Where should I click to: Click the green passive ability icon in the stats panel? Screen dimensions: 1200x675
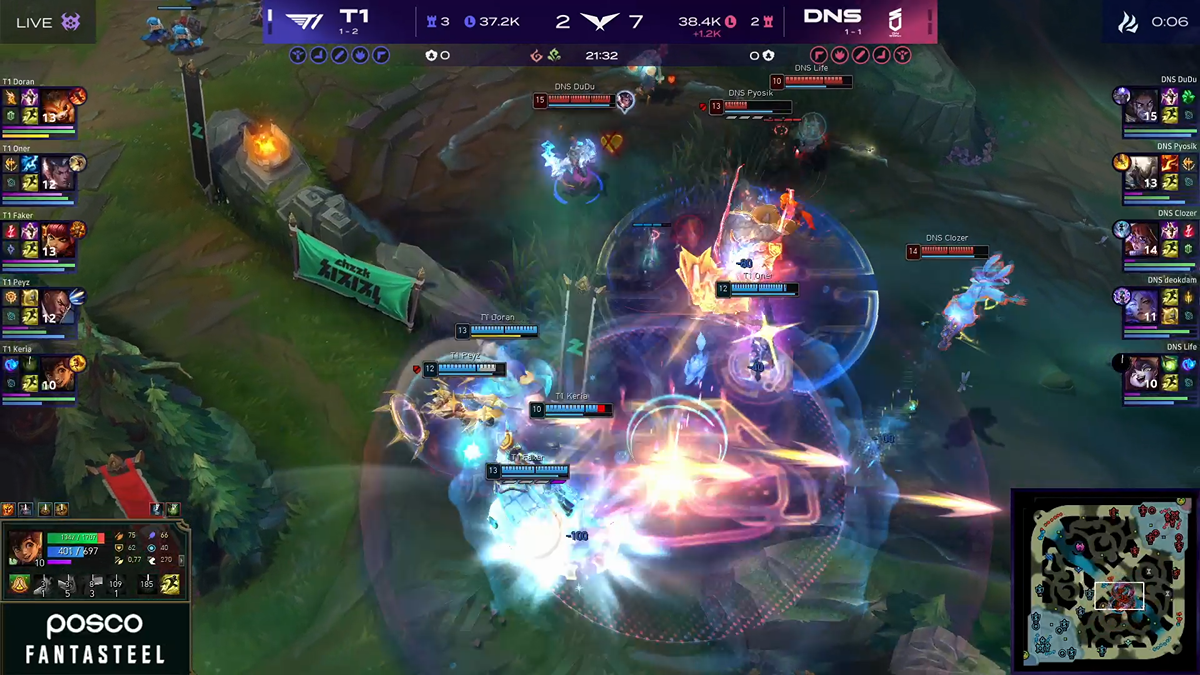click(x=19, y=584)
